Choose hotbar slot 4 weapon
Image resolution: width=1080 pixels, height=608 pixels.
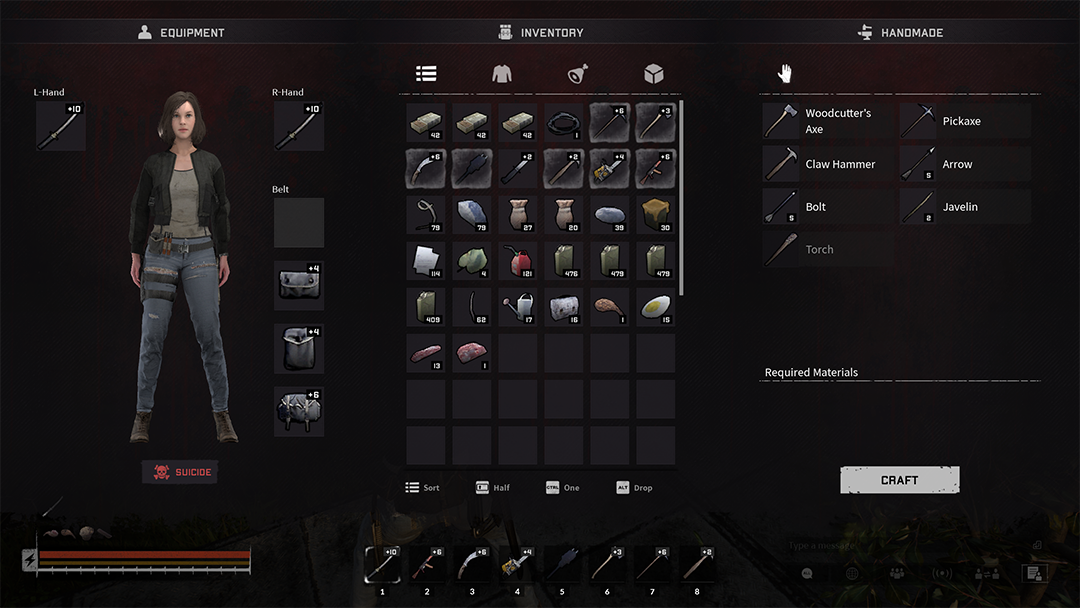517,565
